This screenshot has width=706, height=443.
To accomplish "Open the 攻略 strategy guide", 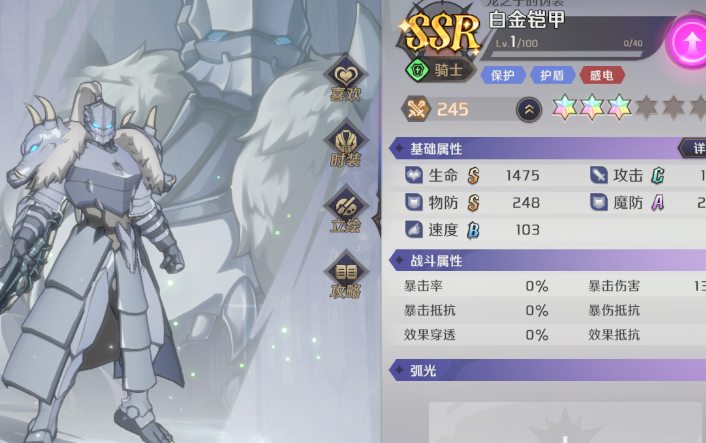I will point(346,276).
